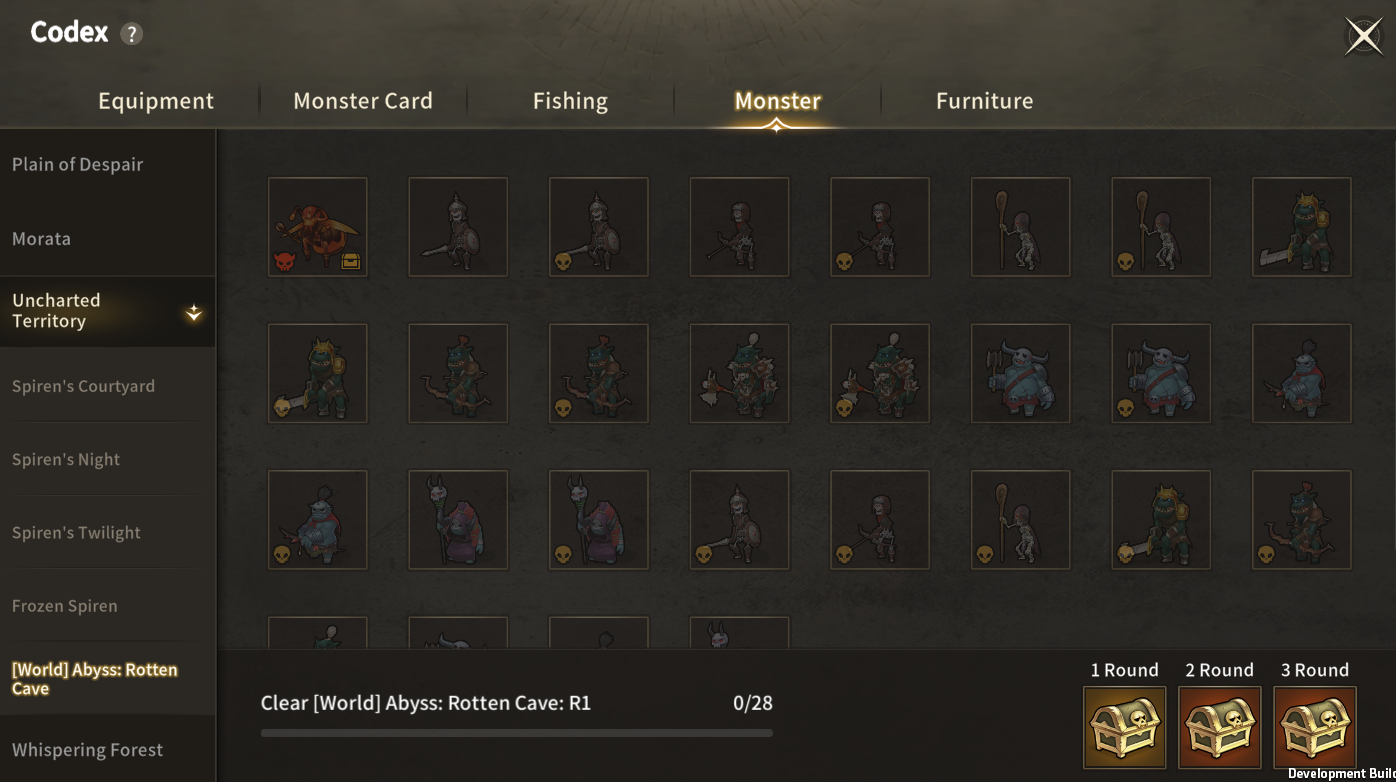Open the Whispering Forest region

[88, 750]
